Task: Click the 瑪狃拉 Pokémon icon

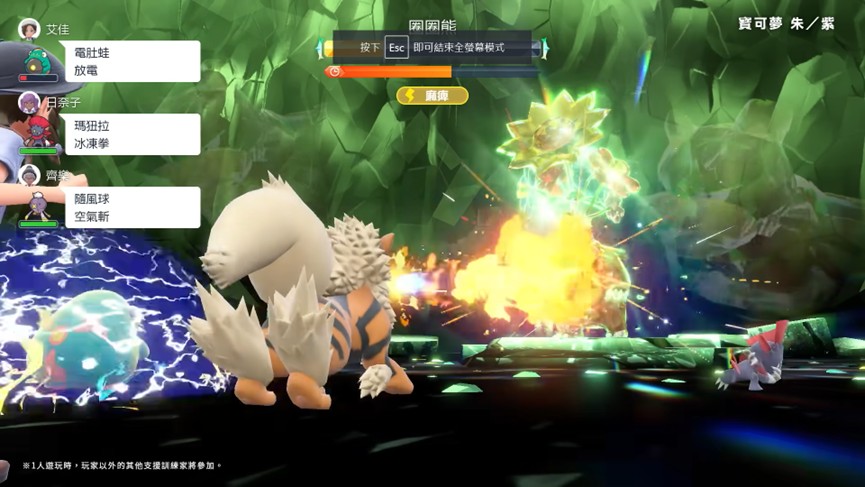Action: [39, 133]
